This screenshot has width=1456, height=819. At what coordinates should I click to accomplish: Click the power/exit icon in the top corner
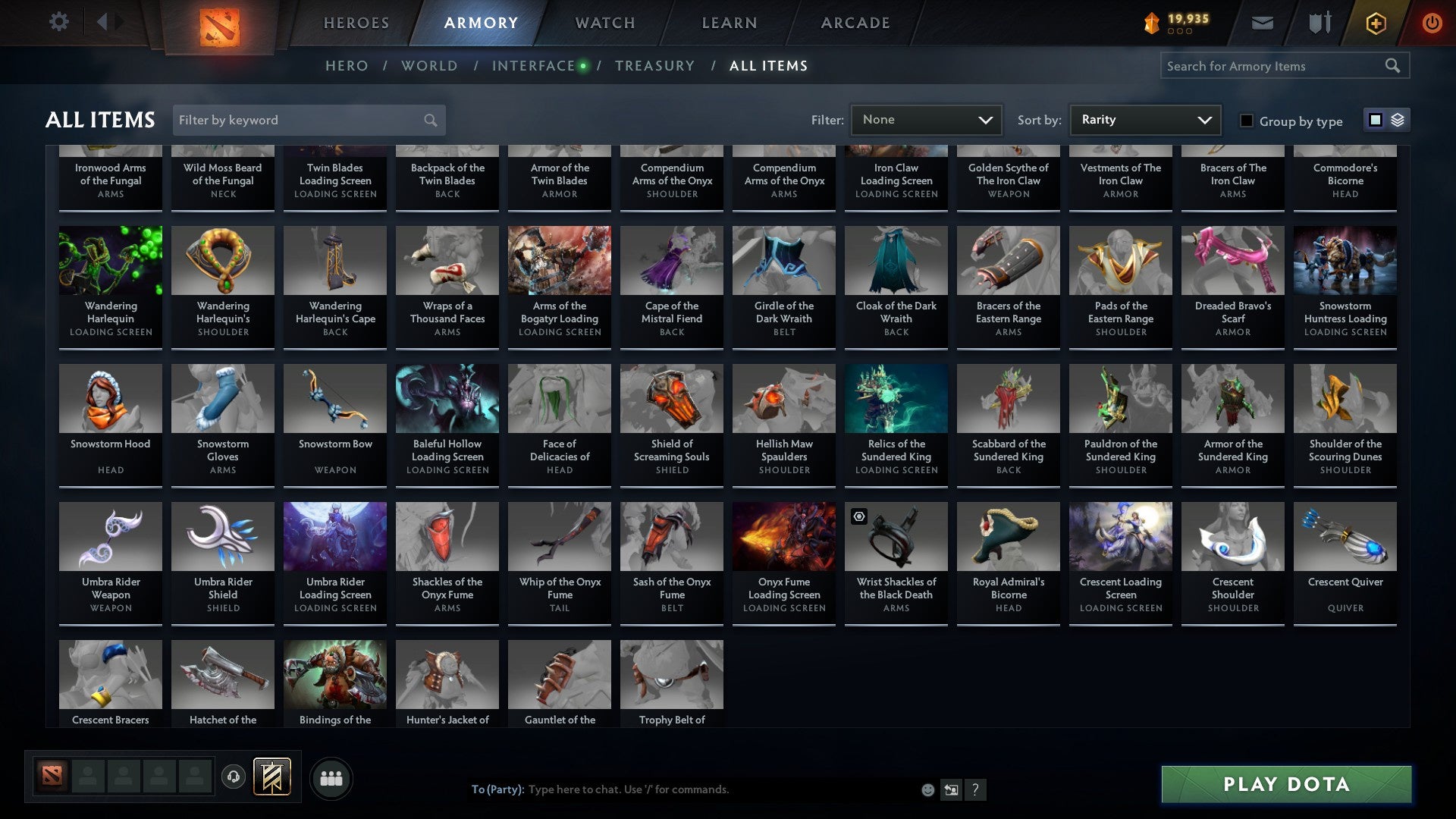[x=1432, y=23]
